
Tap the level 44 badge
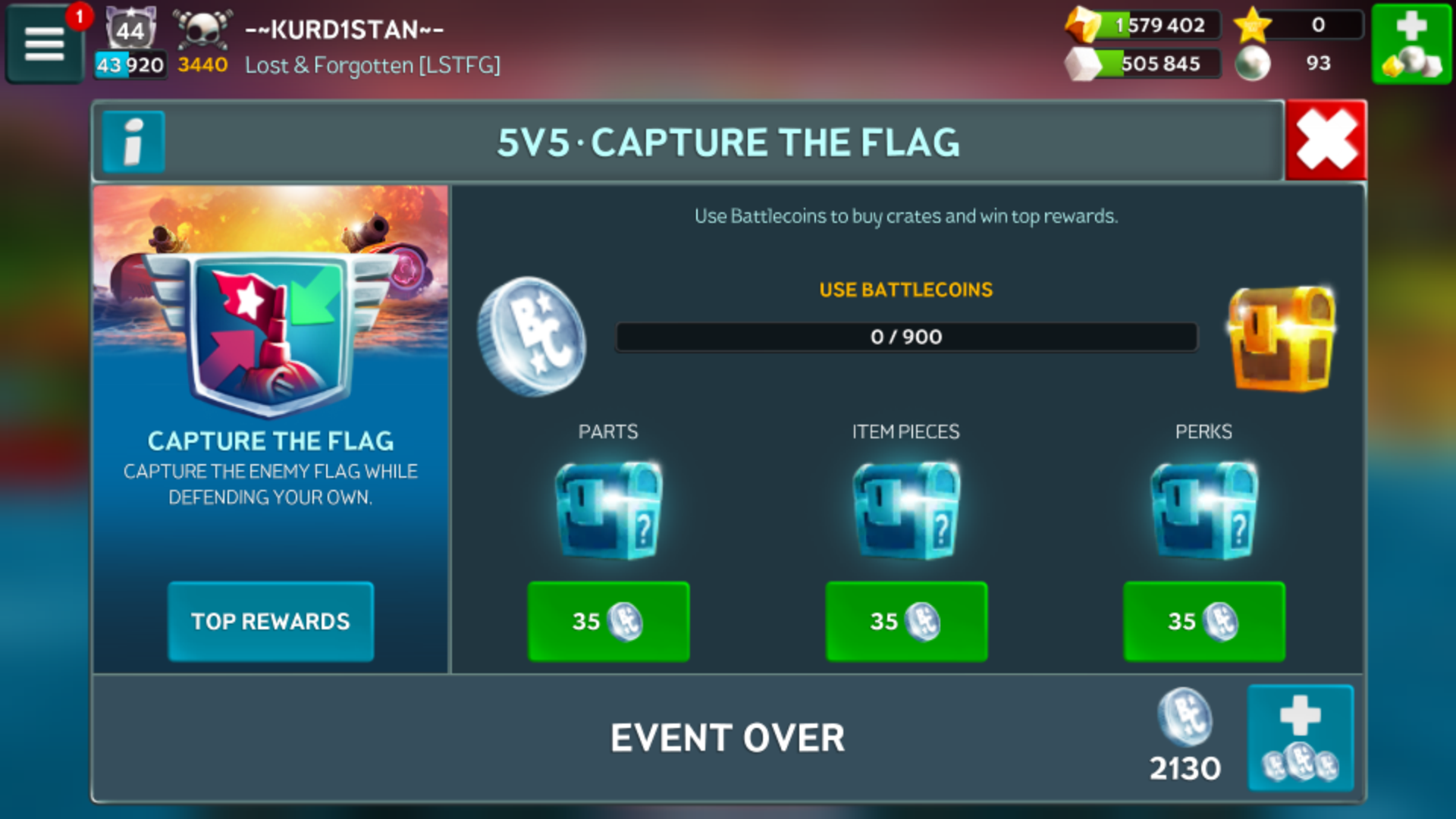[130, 30]
